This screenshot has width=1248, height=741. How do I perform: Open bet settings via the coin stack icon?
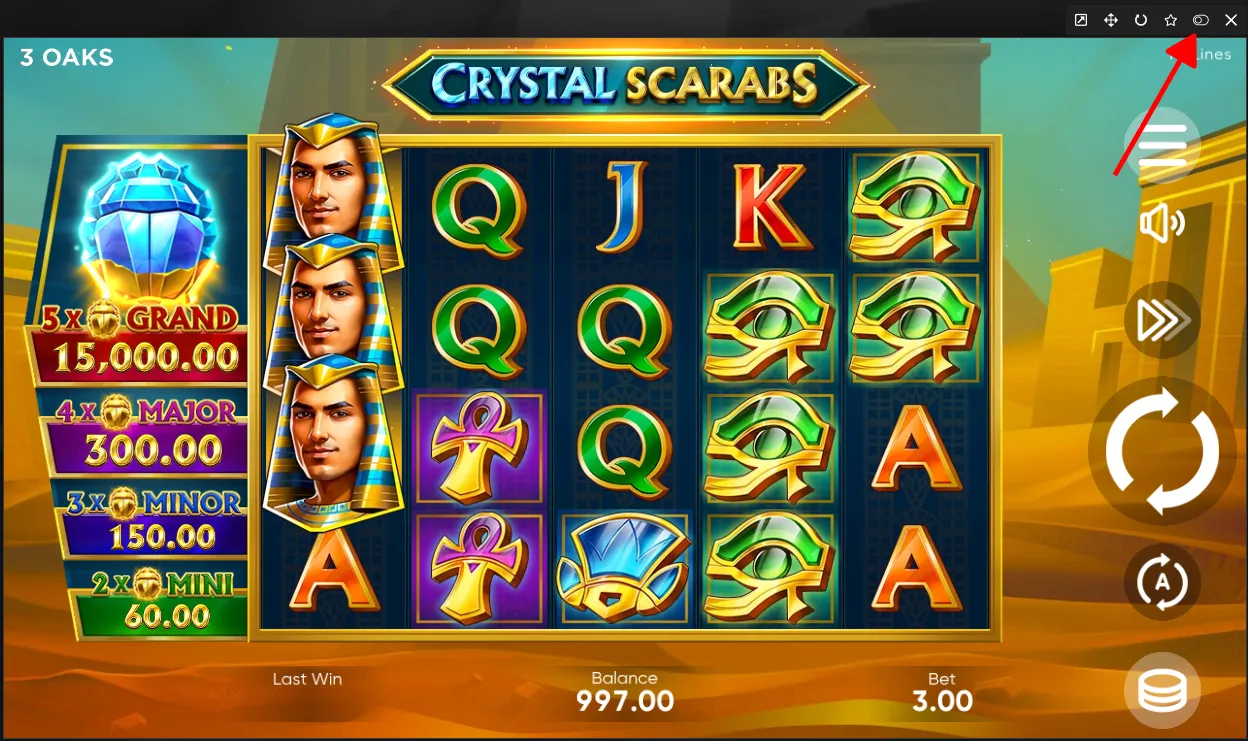[x=1162, y=689]
